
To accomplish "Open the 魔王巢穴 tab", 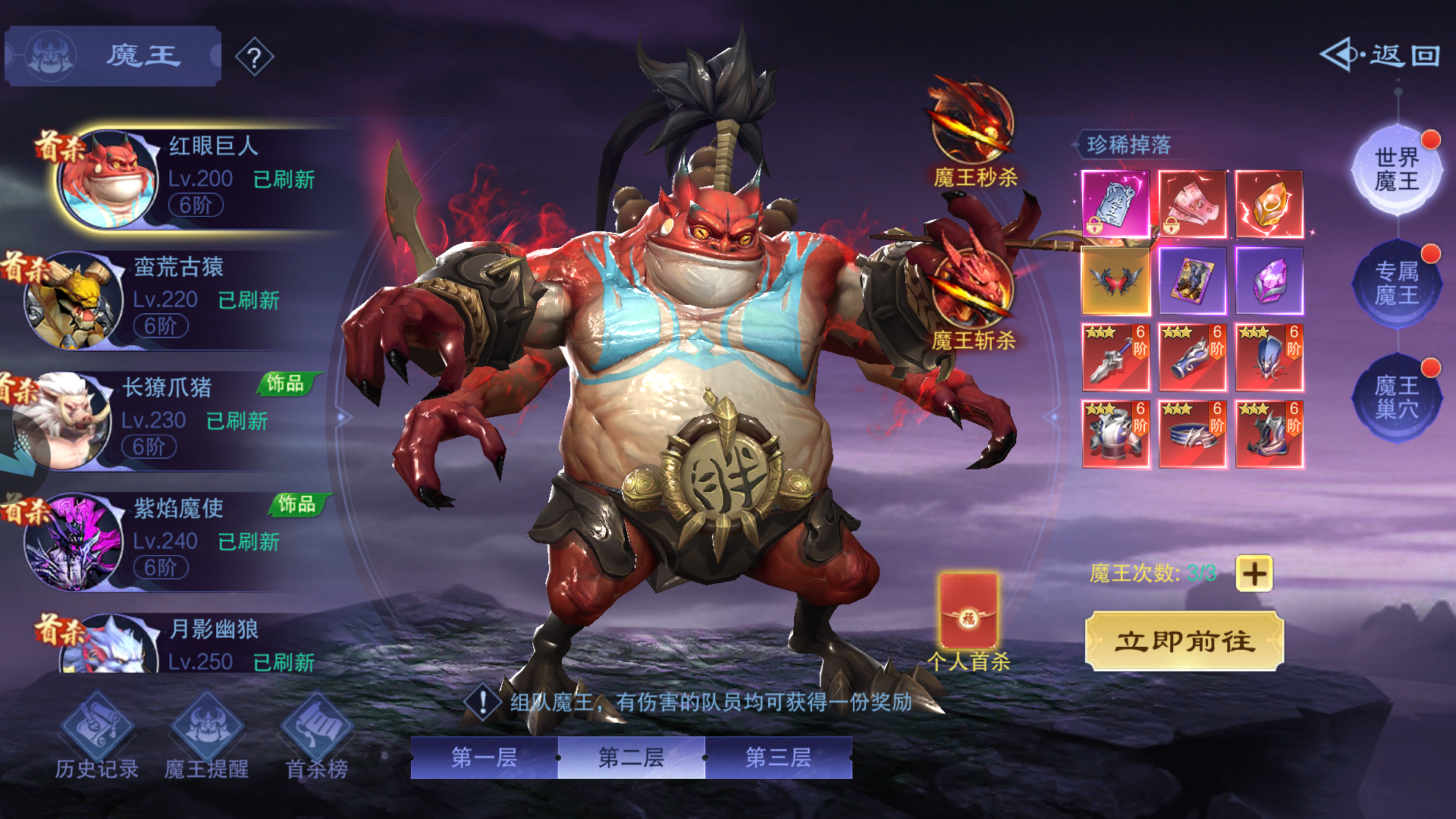I will coord(1397,397).
